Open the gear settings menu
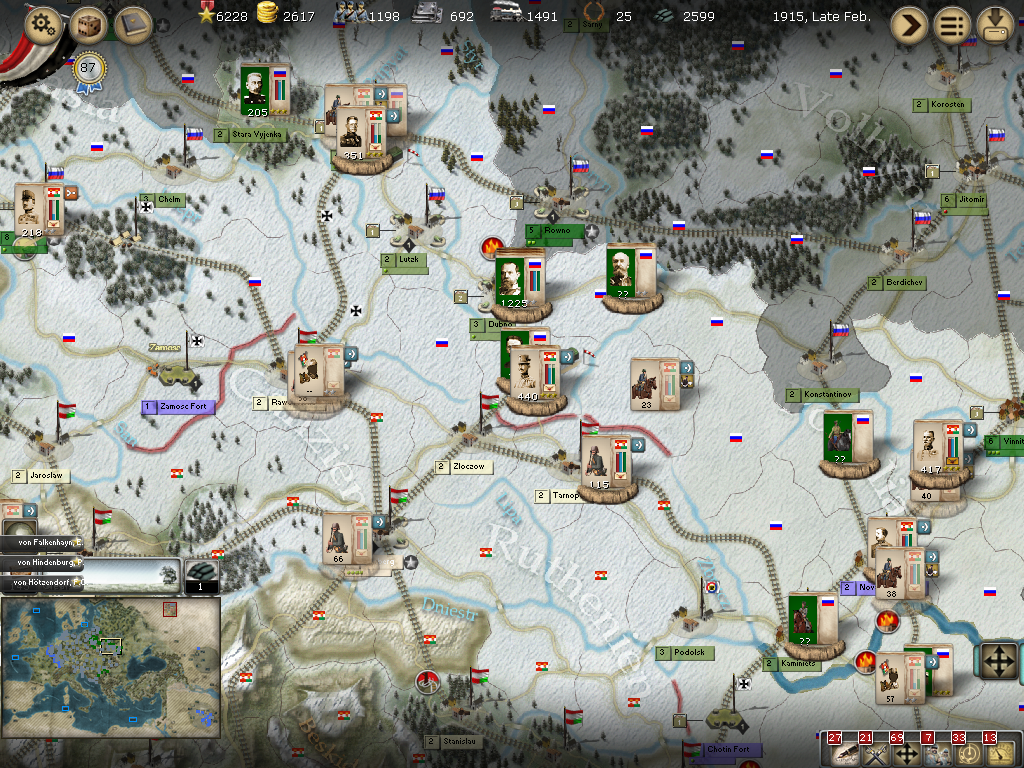 (44, 24)
